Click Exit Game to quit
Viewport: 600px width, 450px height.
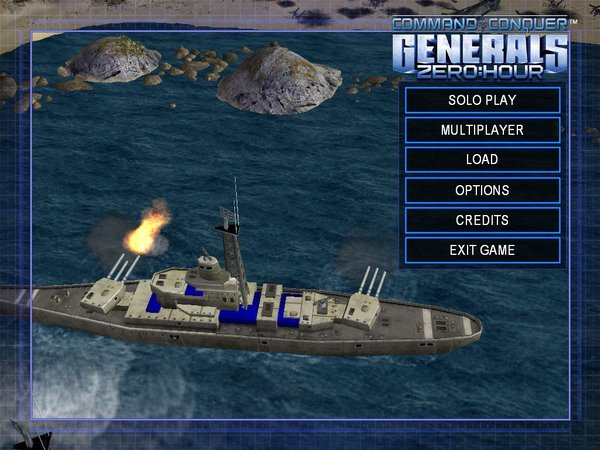482,250
